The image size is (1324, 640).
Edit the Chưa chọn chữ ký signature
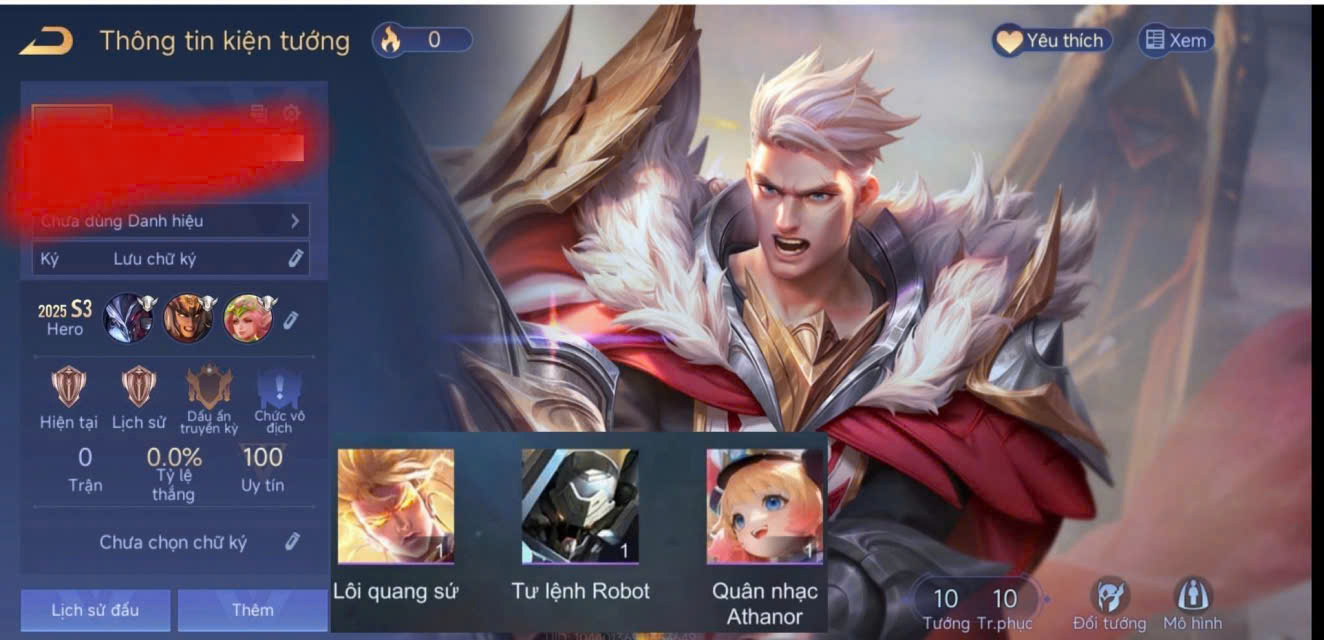(292, 542)
